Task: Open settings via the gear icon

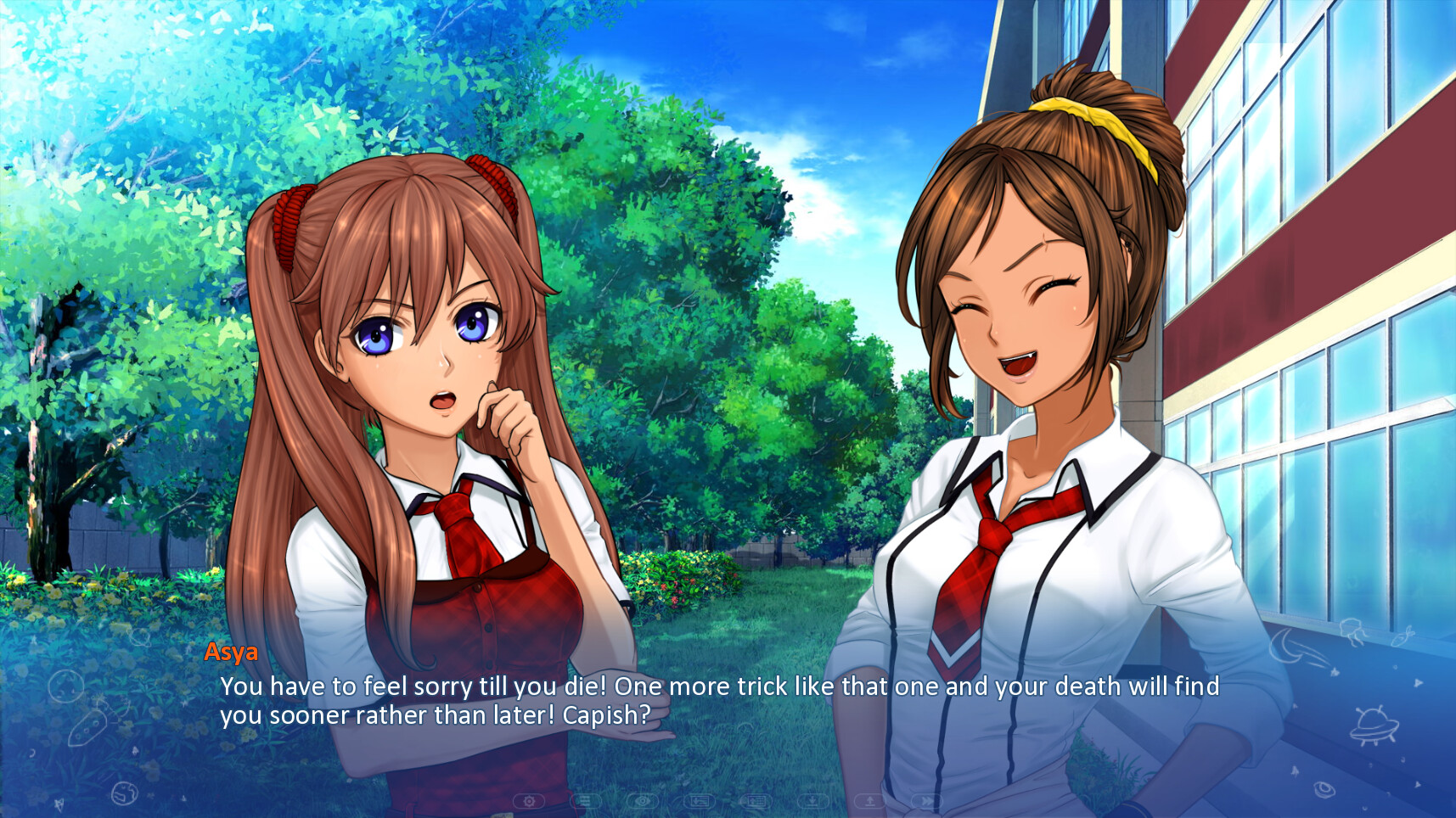Action: (x=531, y=799)
